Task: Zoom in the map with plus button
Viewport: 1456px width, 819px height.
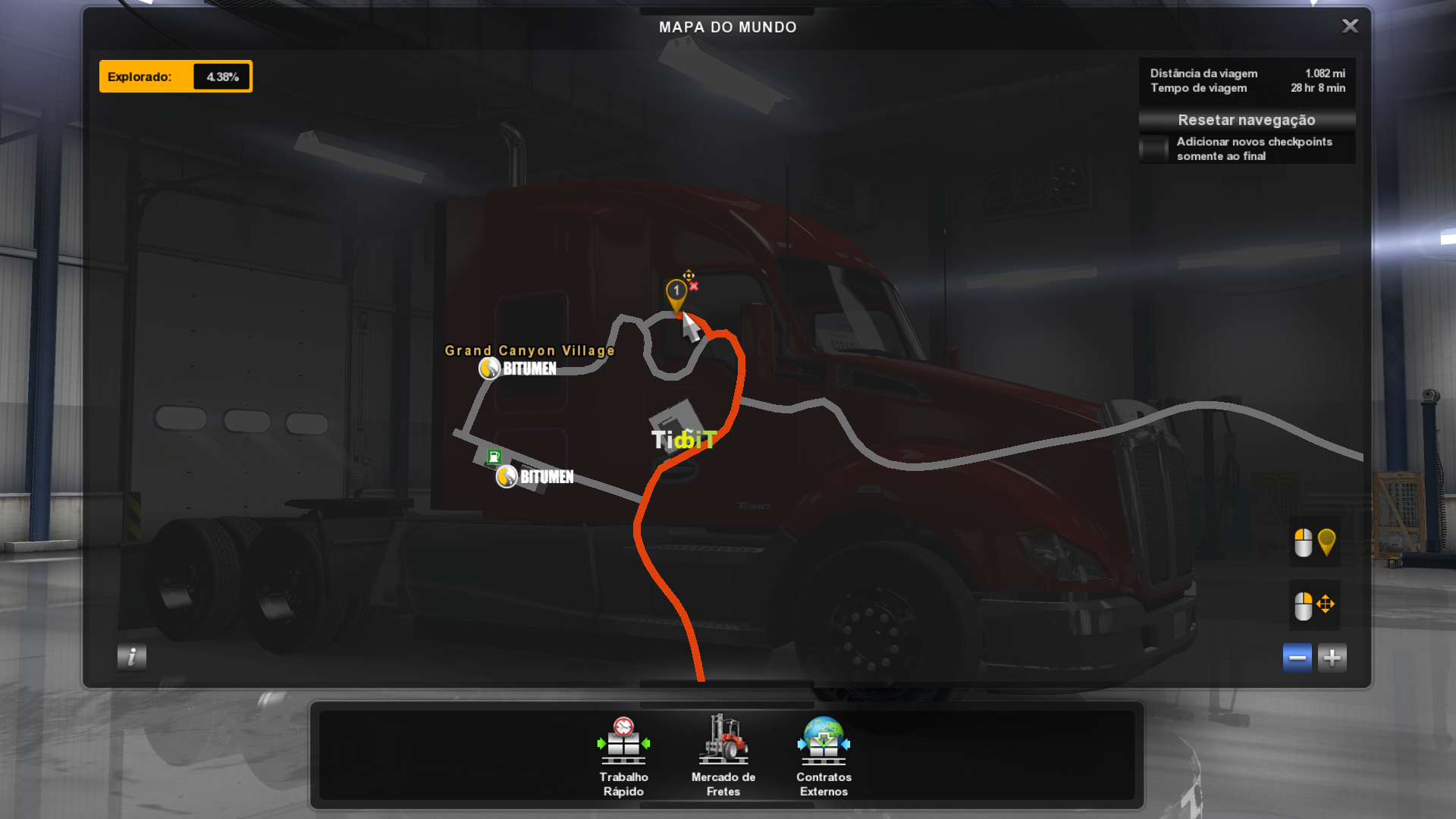Action: (1332, 657)
